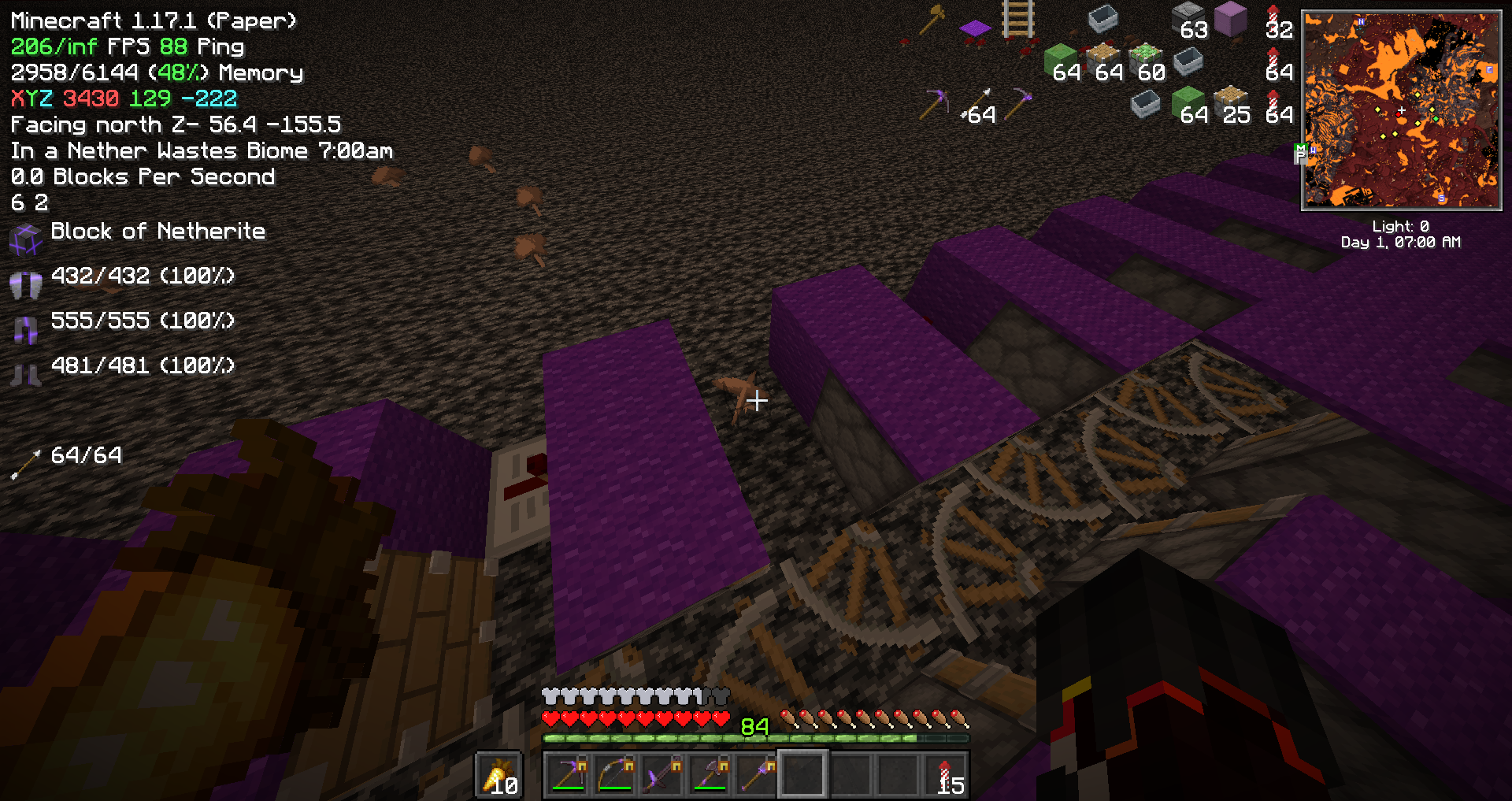The image size is (1512, 801).
Task: Choose the netherite sword hotbar slot
Action: click(x=663, y=774)
